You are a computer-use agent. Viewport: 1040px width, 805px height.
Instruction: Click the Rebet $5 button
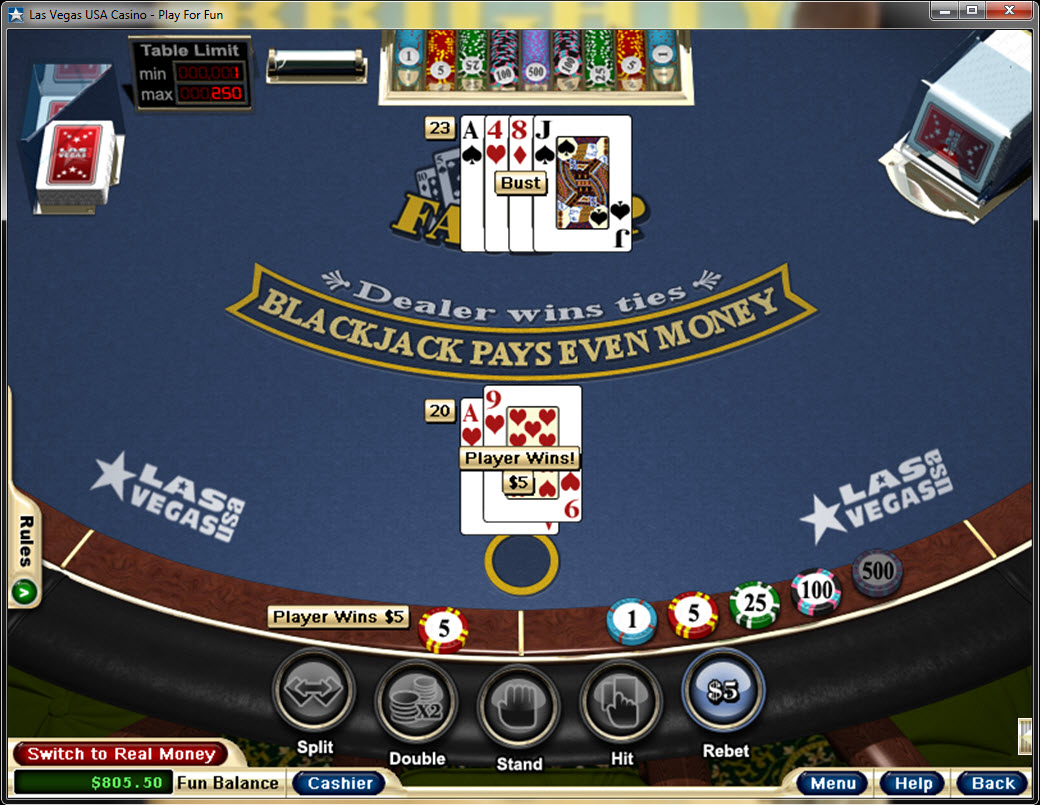point(723,691)
